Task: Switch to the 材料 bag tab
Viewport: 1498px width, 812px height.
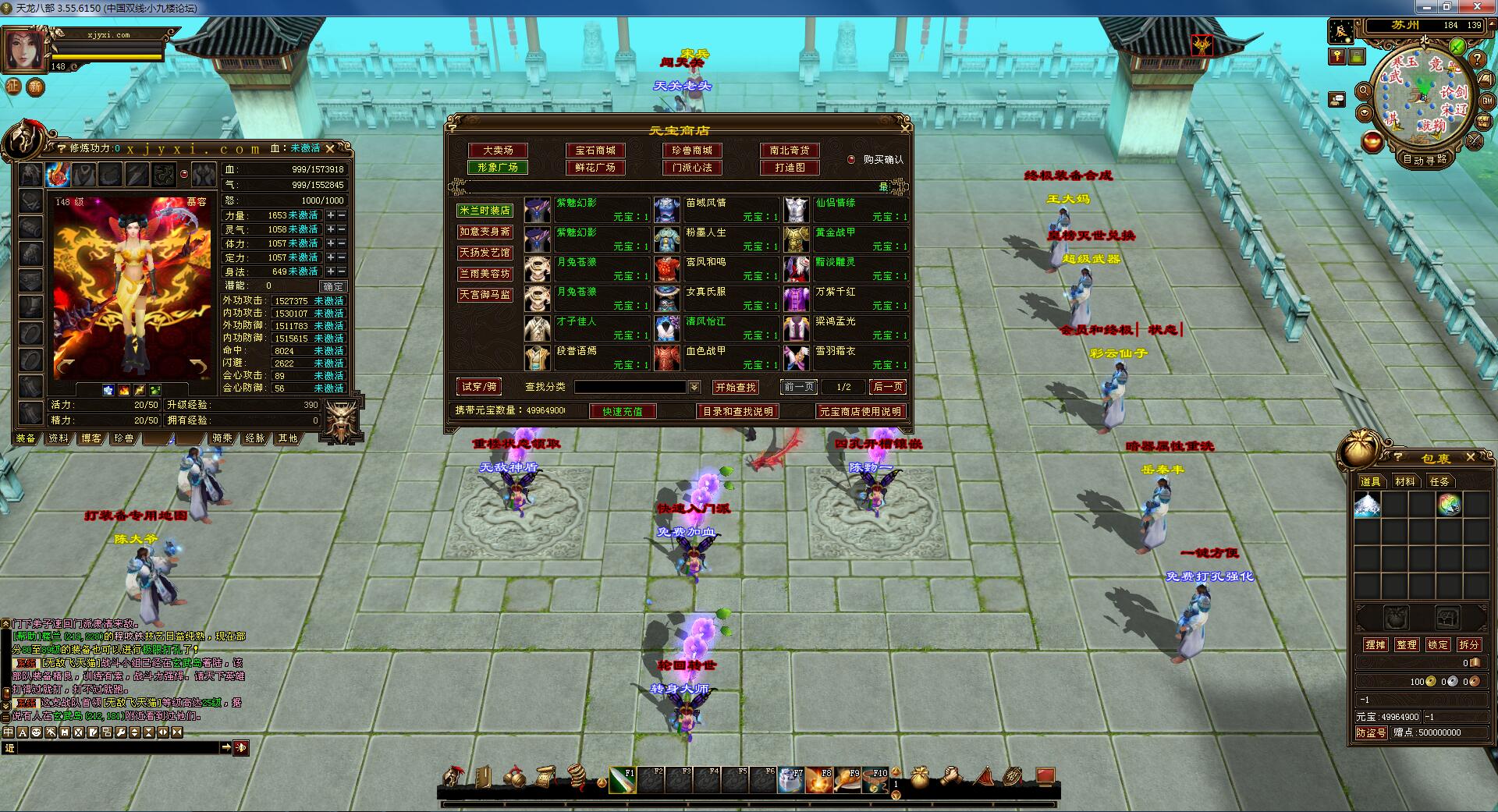Action: point(1405,481)
